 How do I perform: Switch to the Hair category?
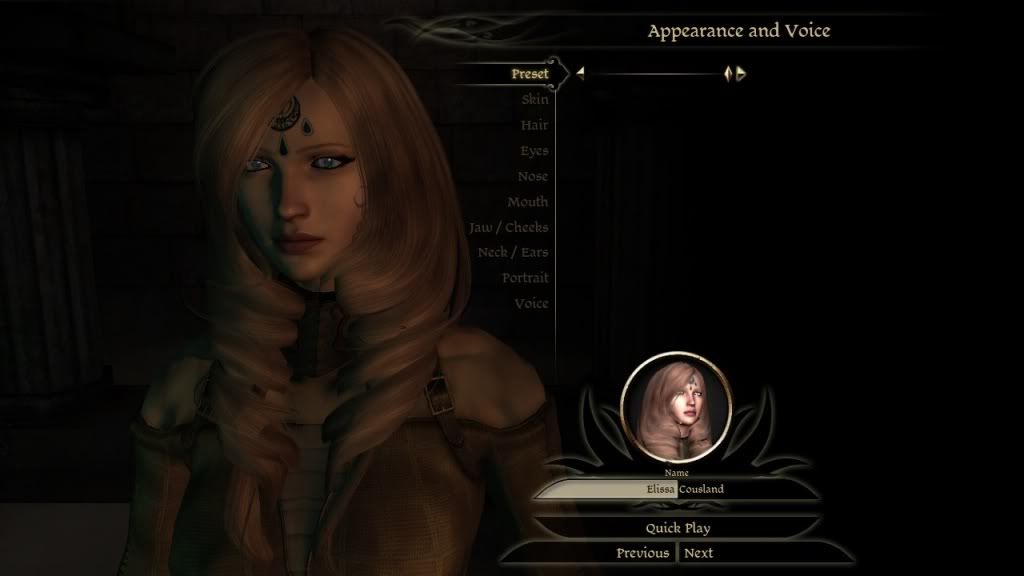tap(534, 125)
